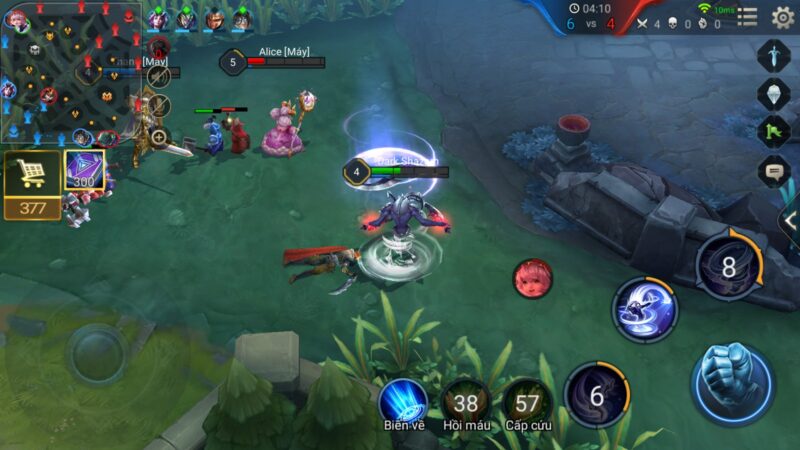Send the defend signal with the shield icon
800x450 pixels.
[x=774, y=94]
